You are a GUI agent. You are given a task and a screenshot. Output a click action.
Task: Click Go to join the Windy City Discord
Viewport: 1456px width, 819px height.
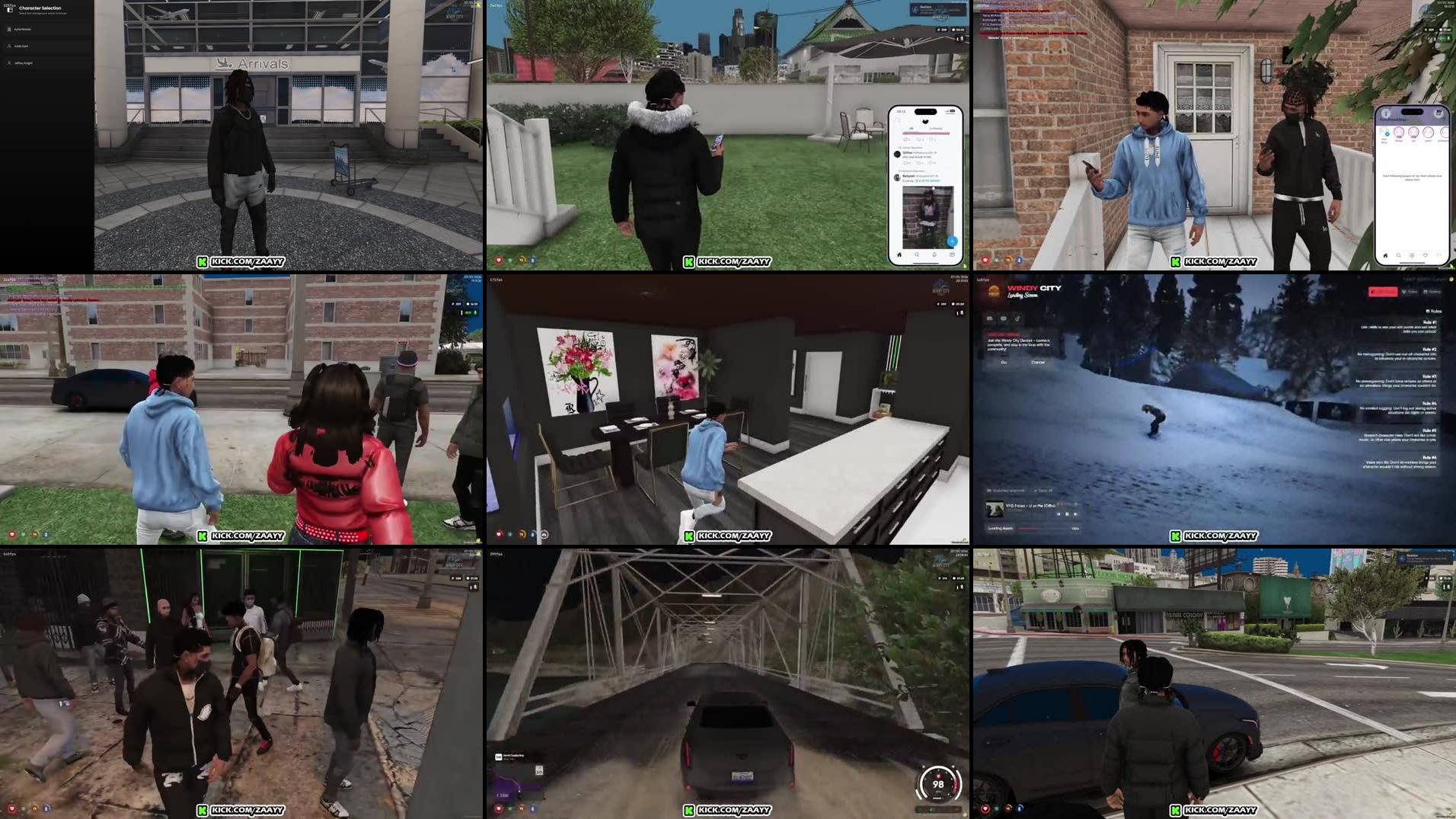pyautogui.click(x=1004, y=363)
